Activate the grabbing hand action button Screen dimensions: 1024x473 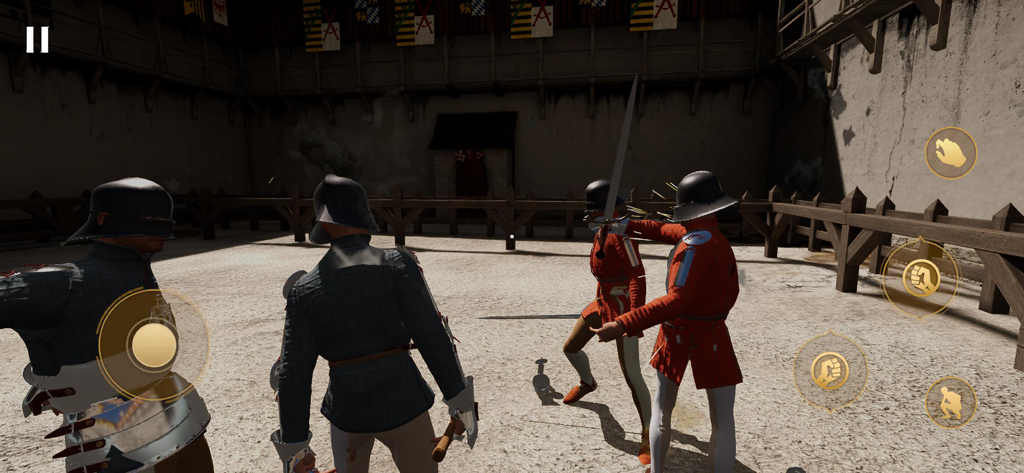coord(950,153)
